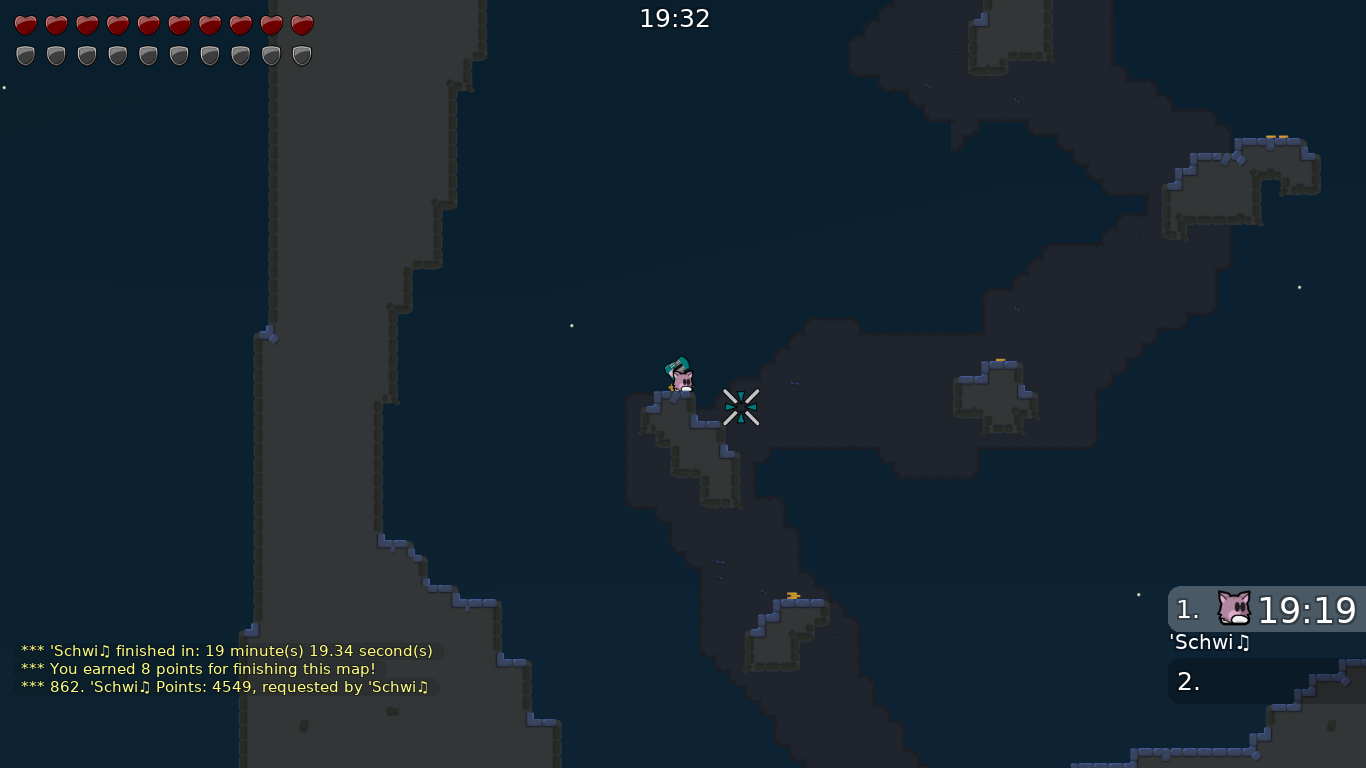1366x768 pixels.
Task: Click the rightmost shield icon
Action: click(x=301, y=55)
